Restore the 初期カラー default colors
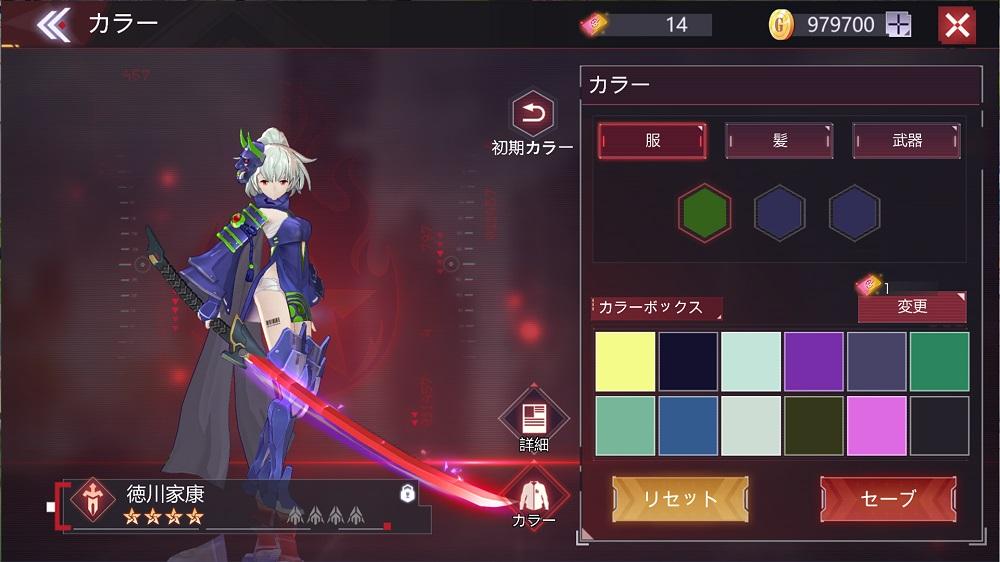1000x562 pixels. (x=533, y=115)
